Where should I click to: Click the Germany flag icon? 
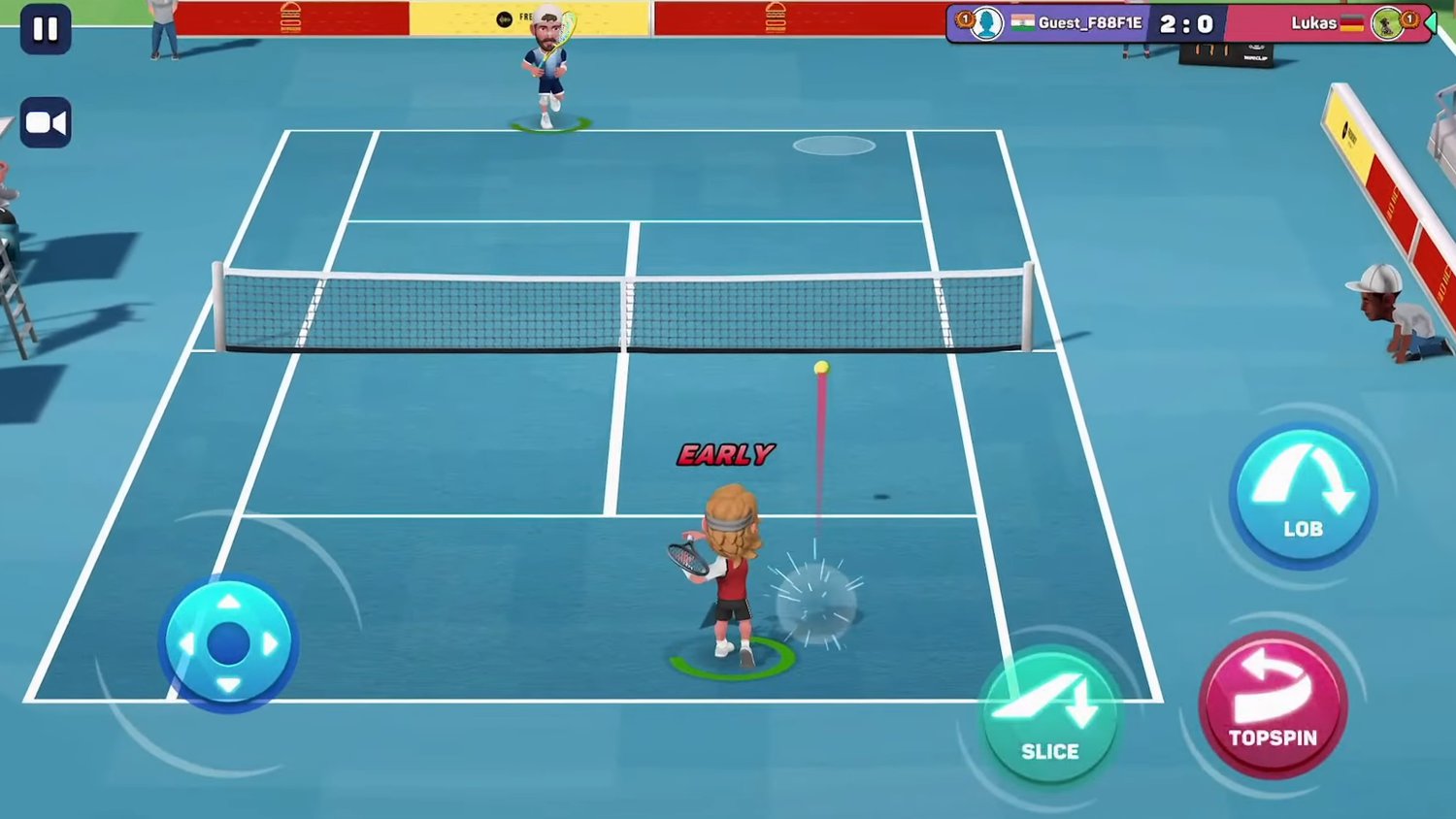1351,23
